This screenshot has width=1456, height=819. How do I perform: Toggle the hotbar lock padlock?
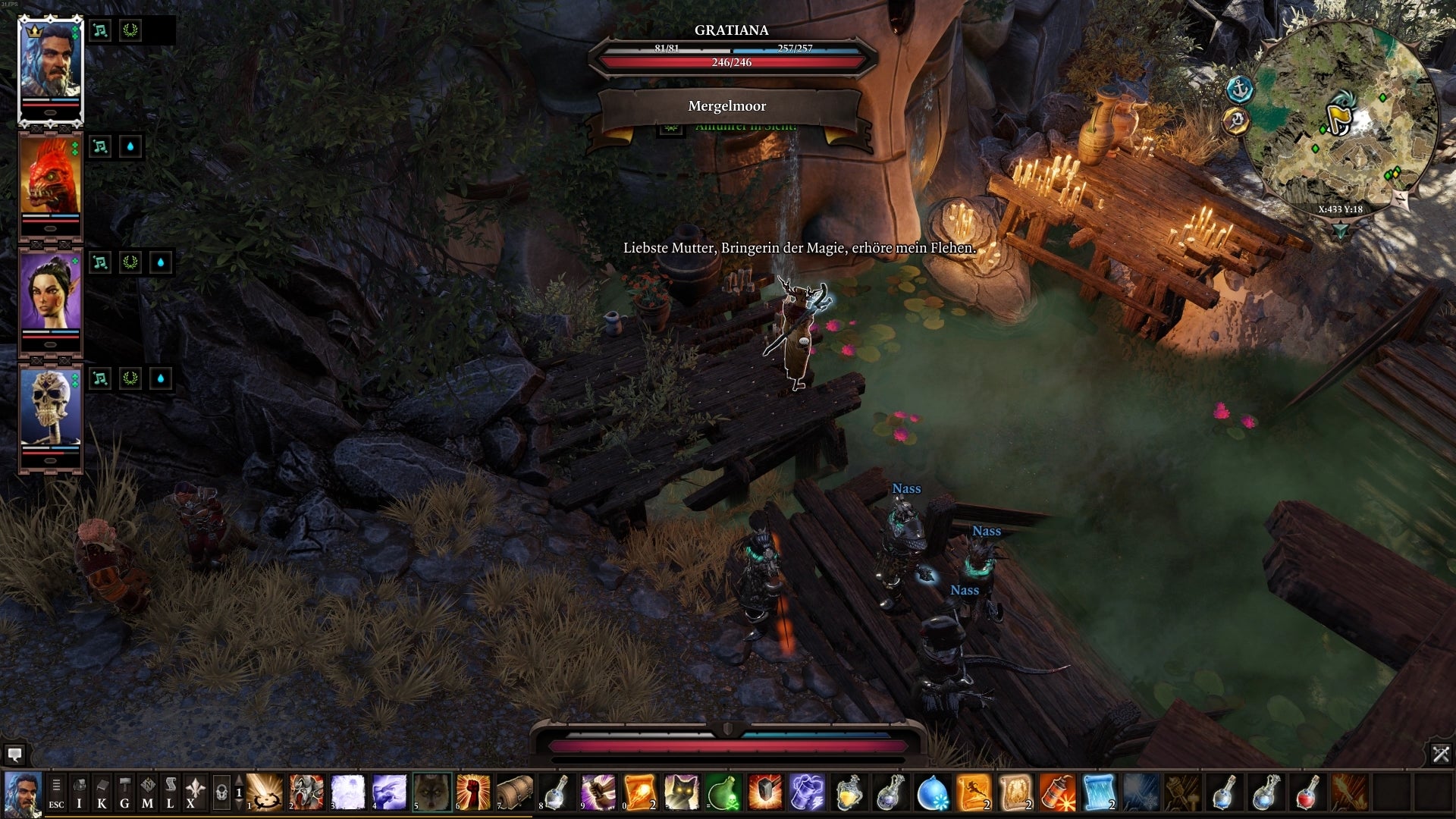coord(223,792)
